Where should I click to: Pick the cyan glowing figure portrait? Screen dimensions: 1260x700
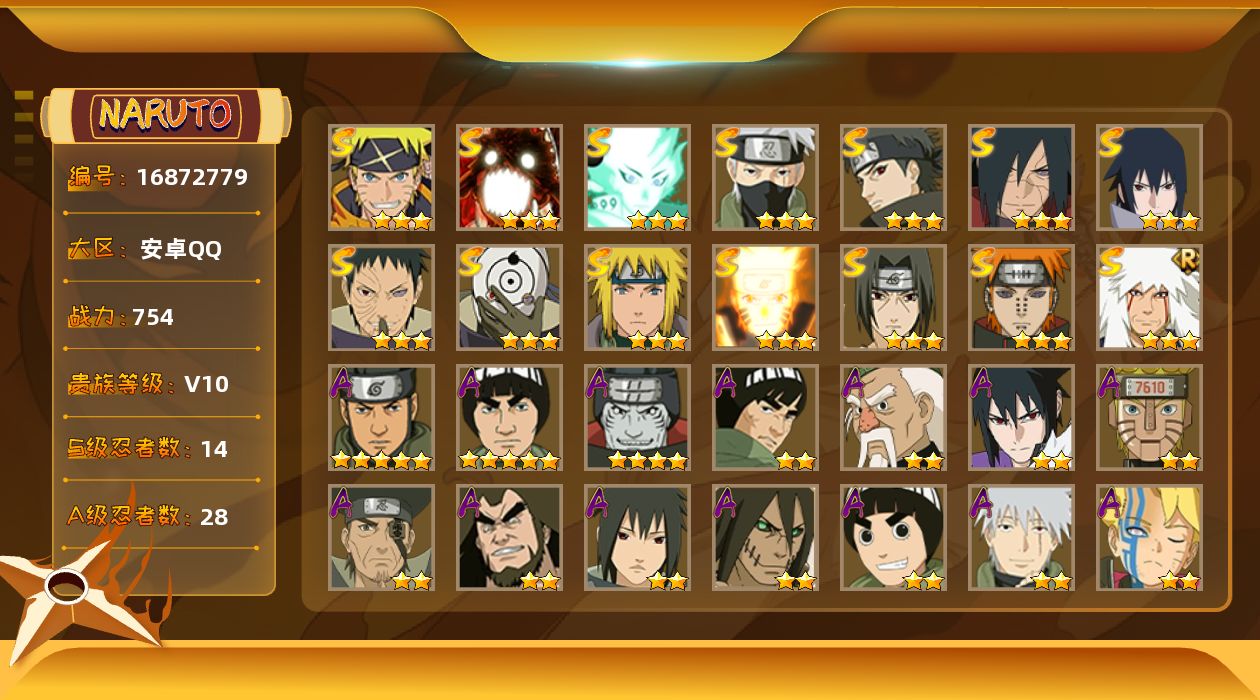tap(637, 177)
